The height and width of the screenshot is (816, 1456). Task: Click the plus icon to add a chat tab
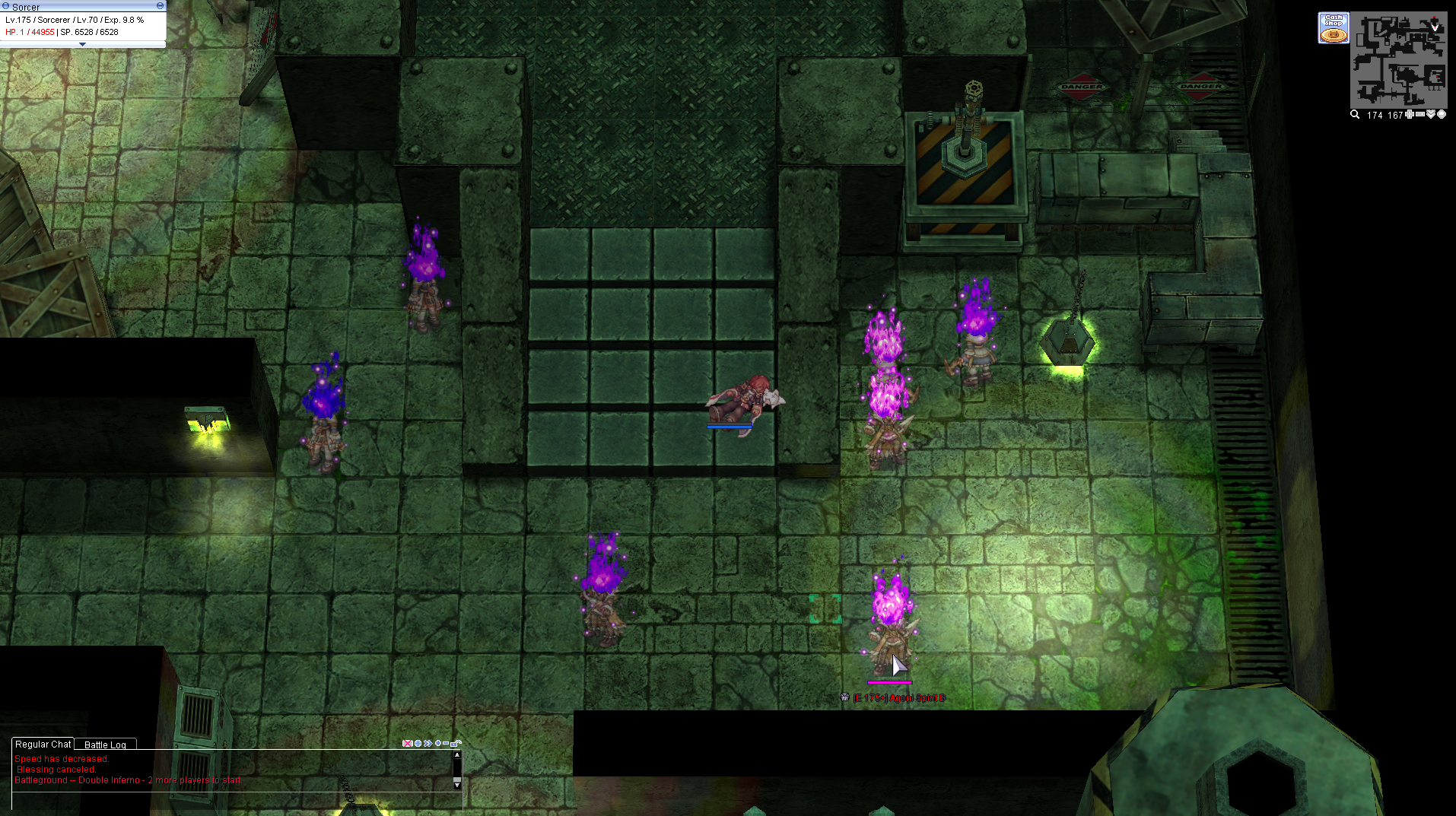click(x=438, y=743)
